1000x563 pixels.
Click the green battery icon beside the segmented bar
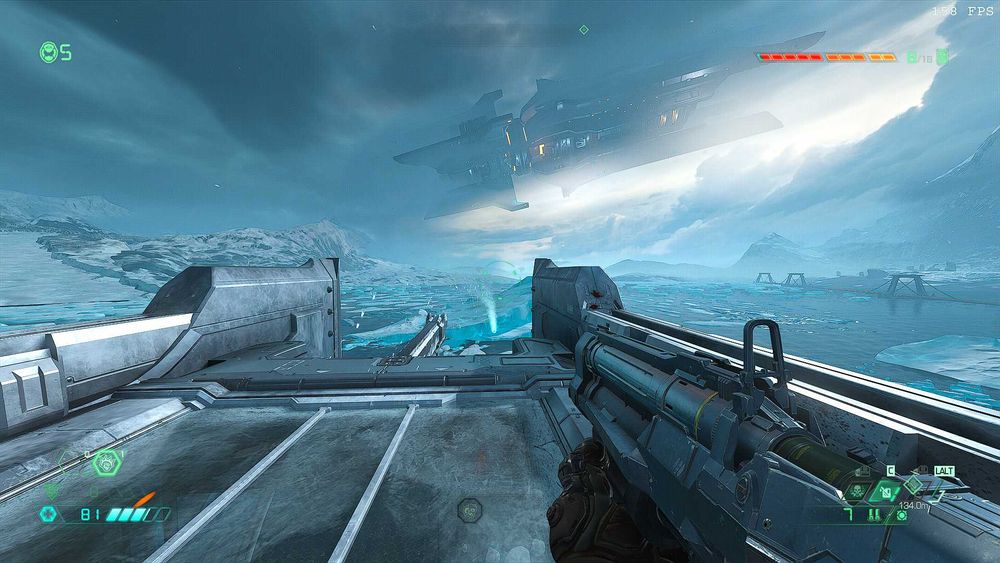pos(940,57)
